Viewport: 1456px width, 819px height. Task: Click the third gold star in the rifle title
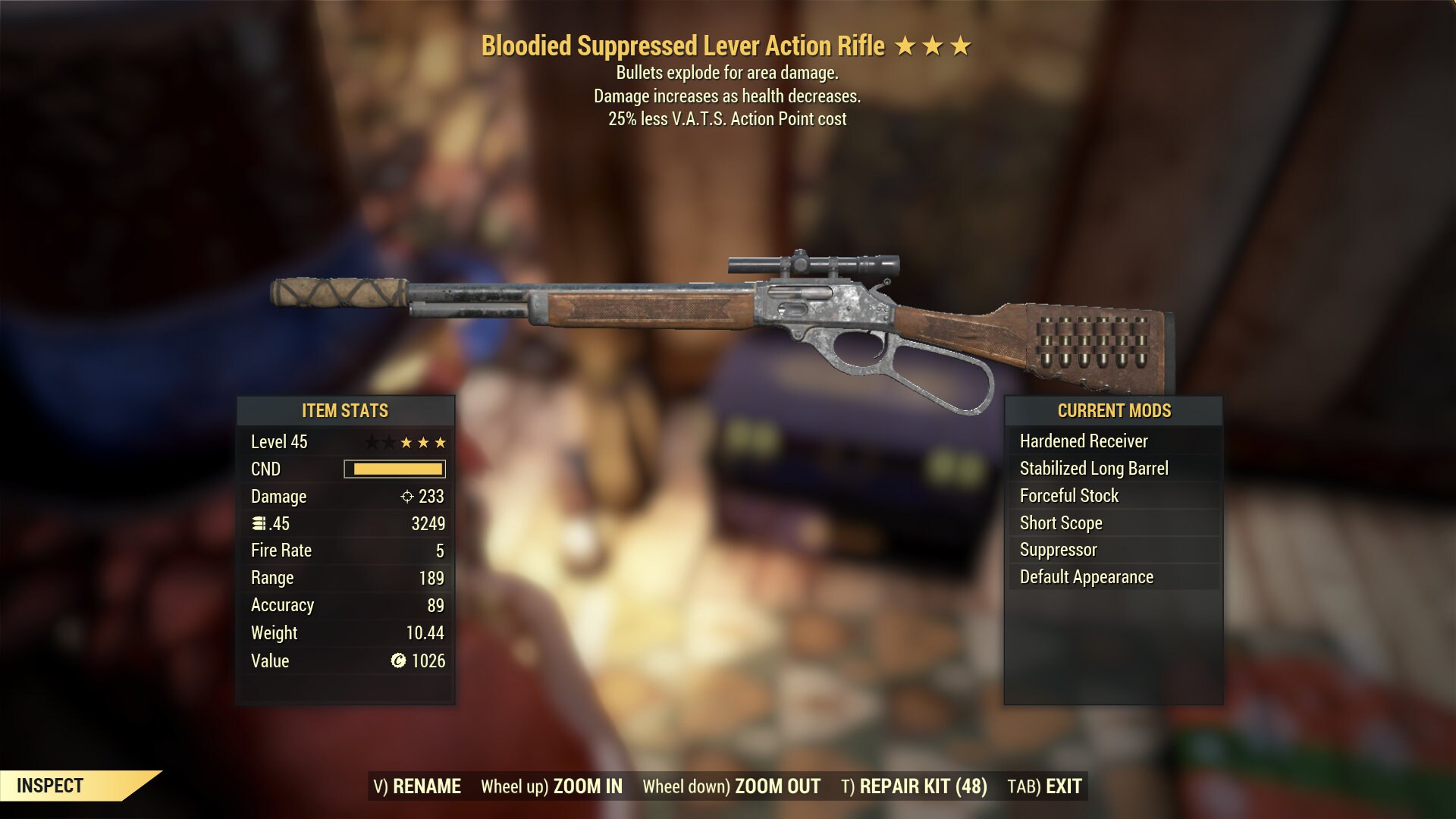click(x=960, y=45)
